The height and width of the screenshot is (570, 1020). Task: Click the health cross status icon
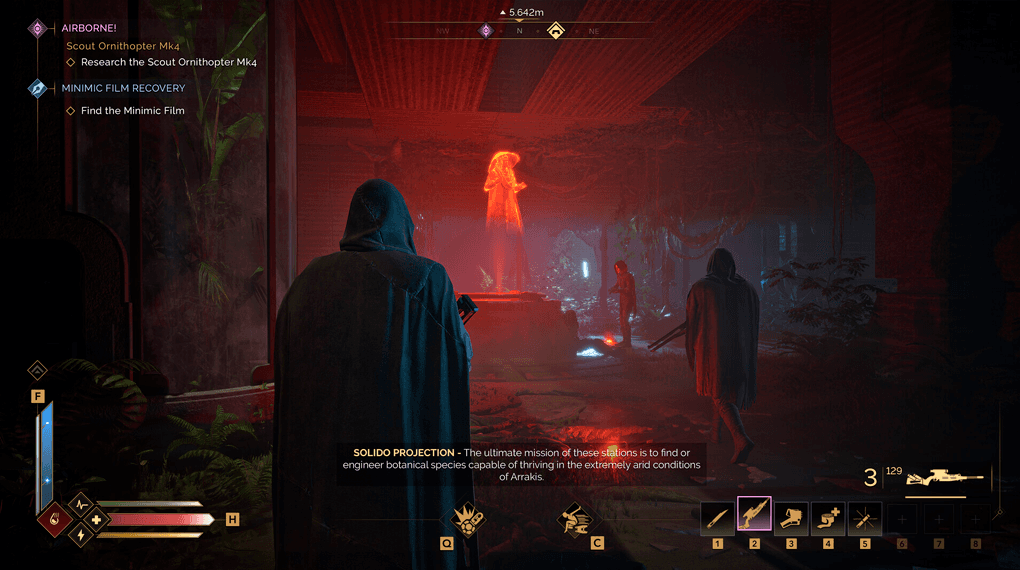pos(96,520)
